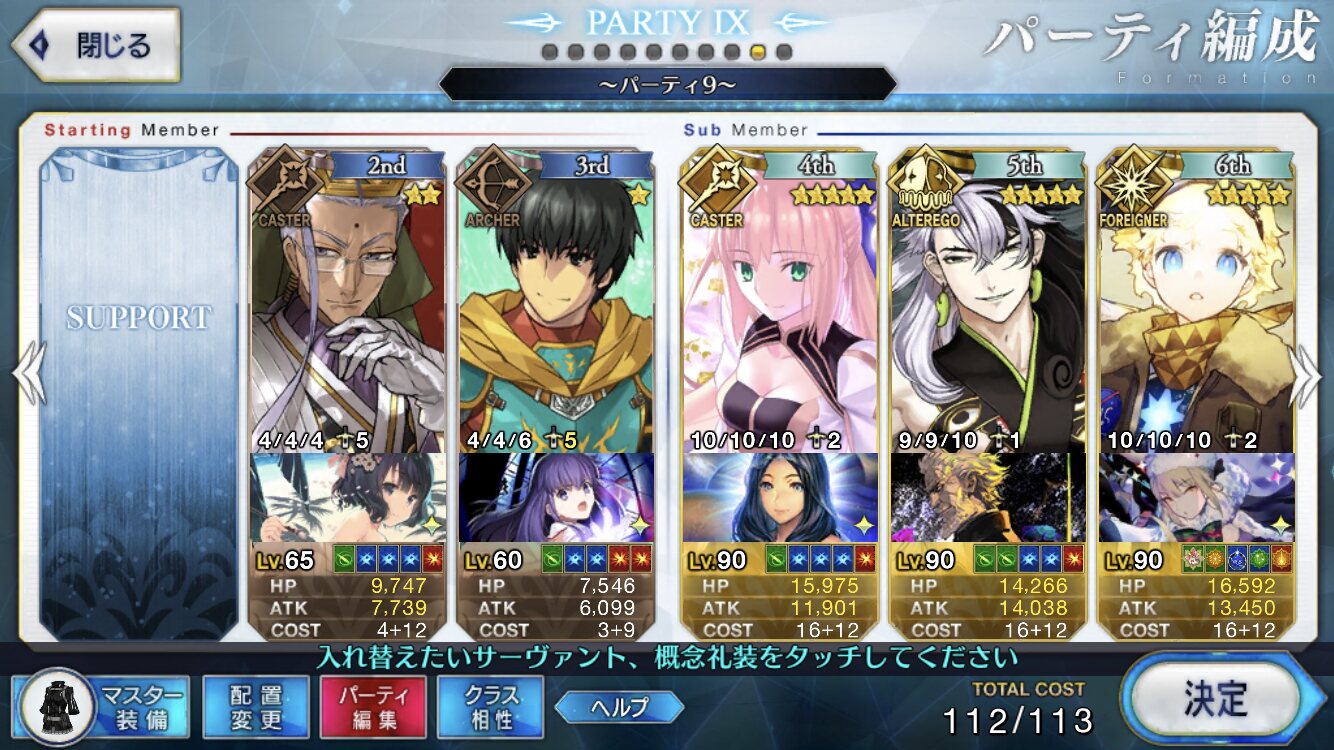Open マスター装備 master equipment
Viewport: 1334px width, 750px height.
click(105, 707)
